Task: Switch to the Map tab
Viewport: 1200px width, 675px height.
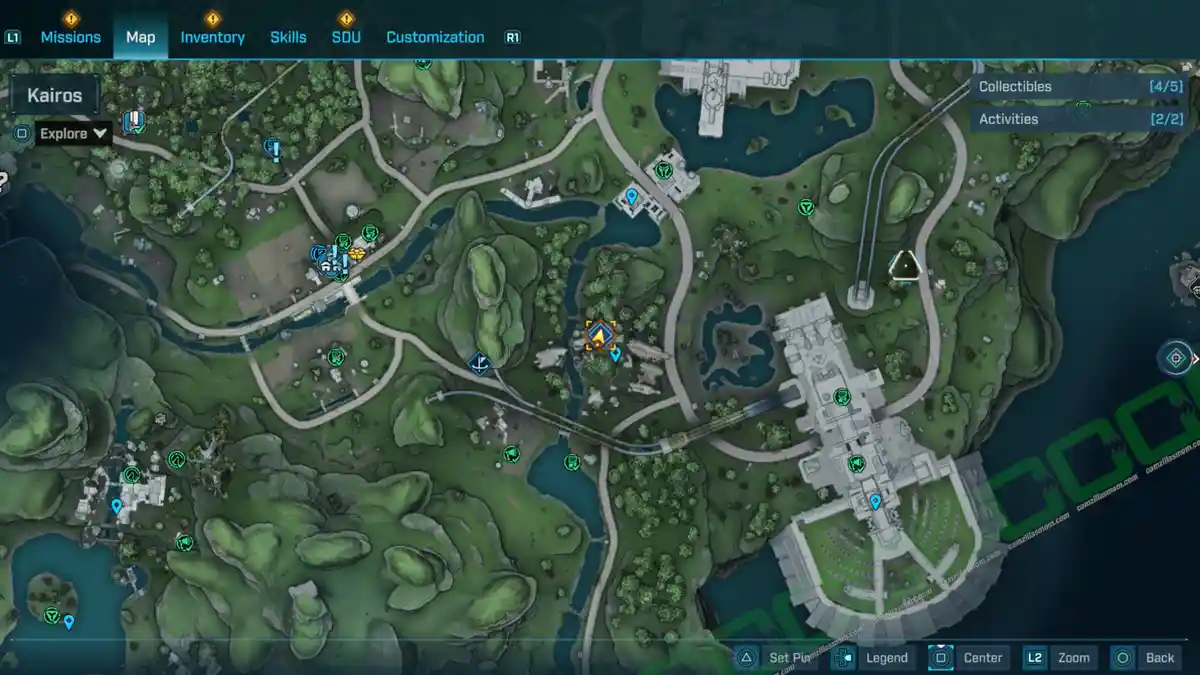Action: 140,37
